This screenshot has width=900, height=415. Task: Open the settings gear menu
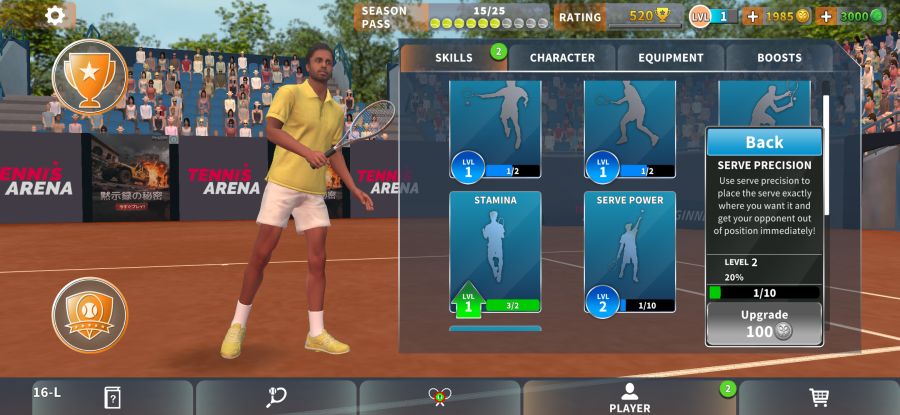click(x=56, y=15)
